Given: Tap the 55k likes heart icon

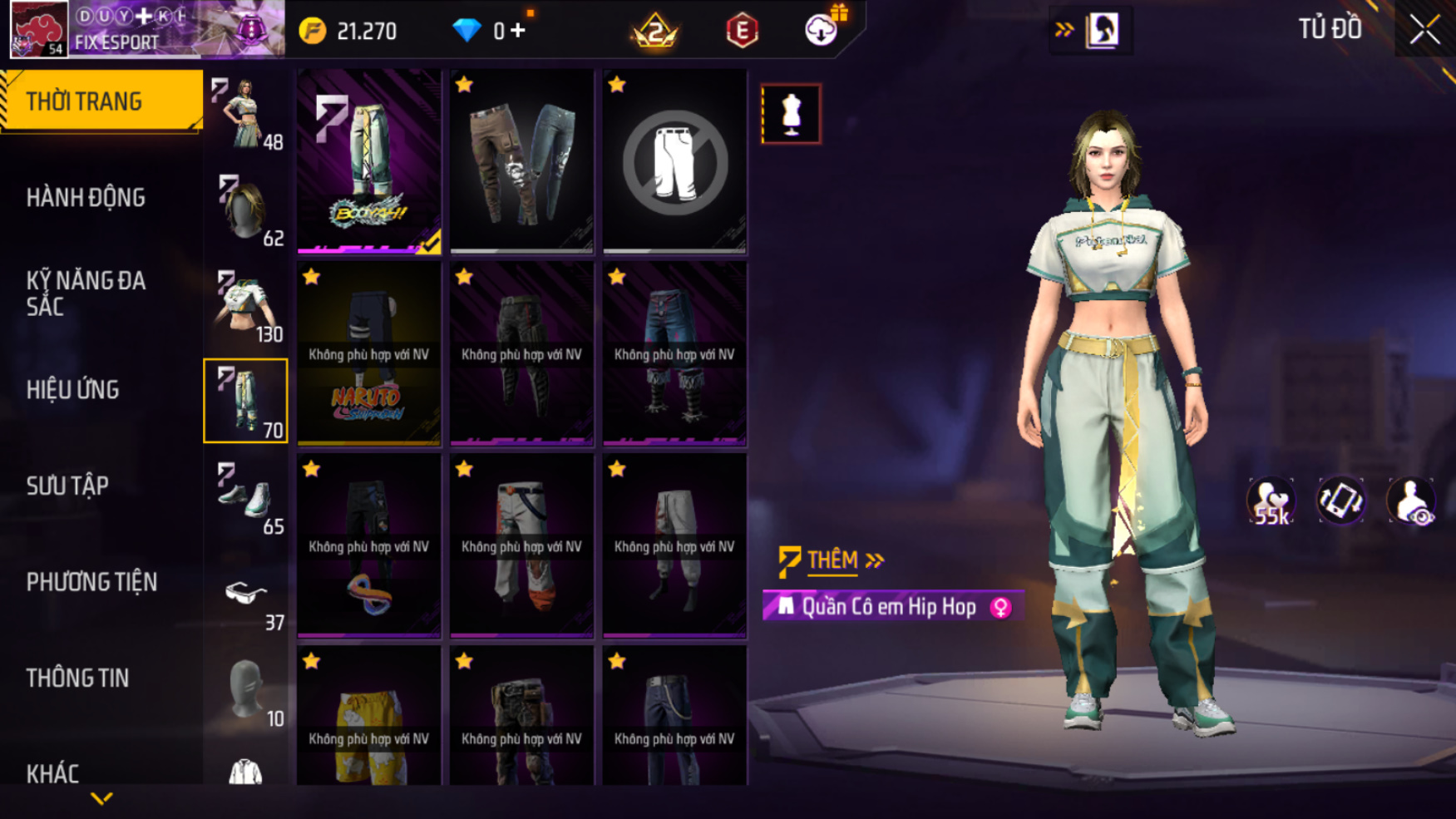Looking at the screenshot, I should point(1270,501).
